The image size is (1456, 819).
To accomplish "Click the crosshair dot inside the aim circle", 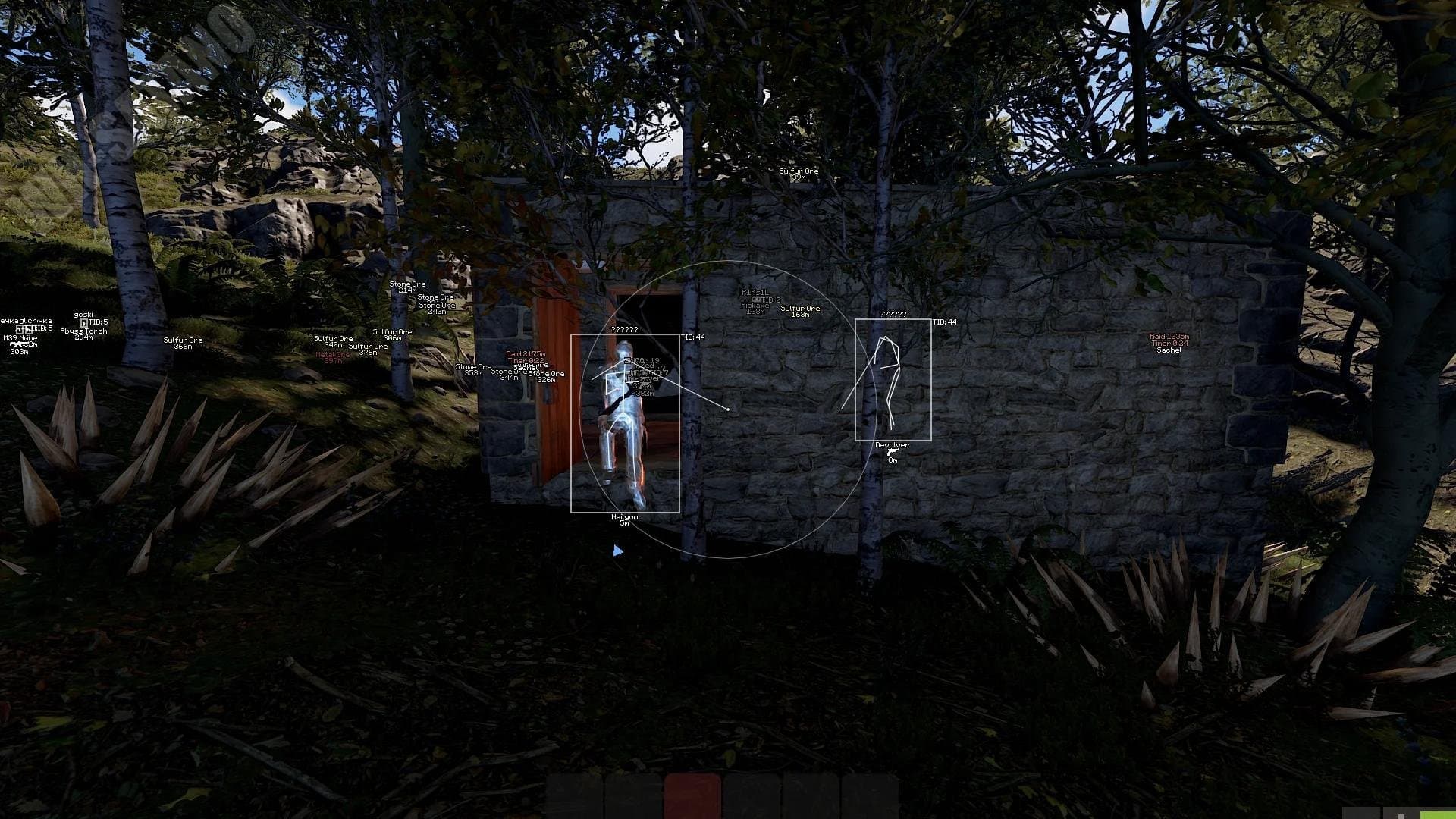I will [728, 409].
